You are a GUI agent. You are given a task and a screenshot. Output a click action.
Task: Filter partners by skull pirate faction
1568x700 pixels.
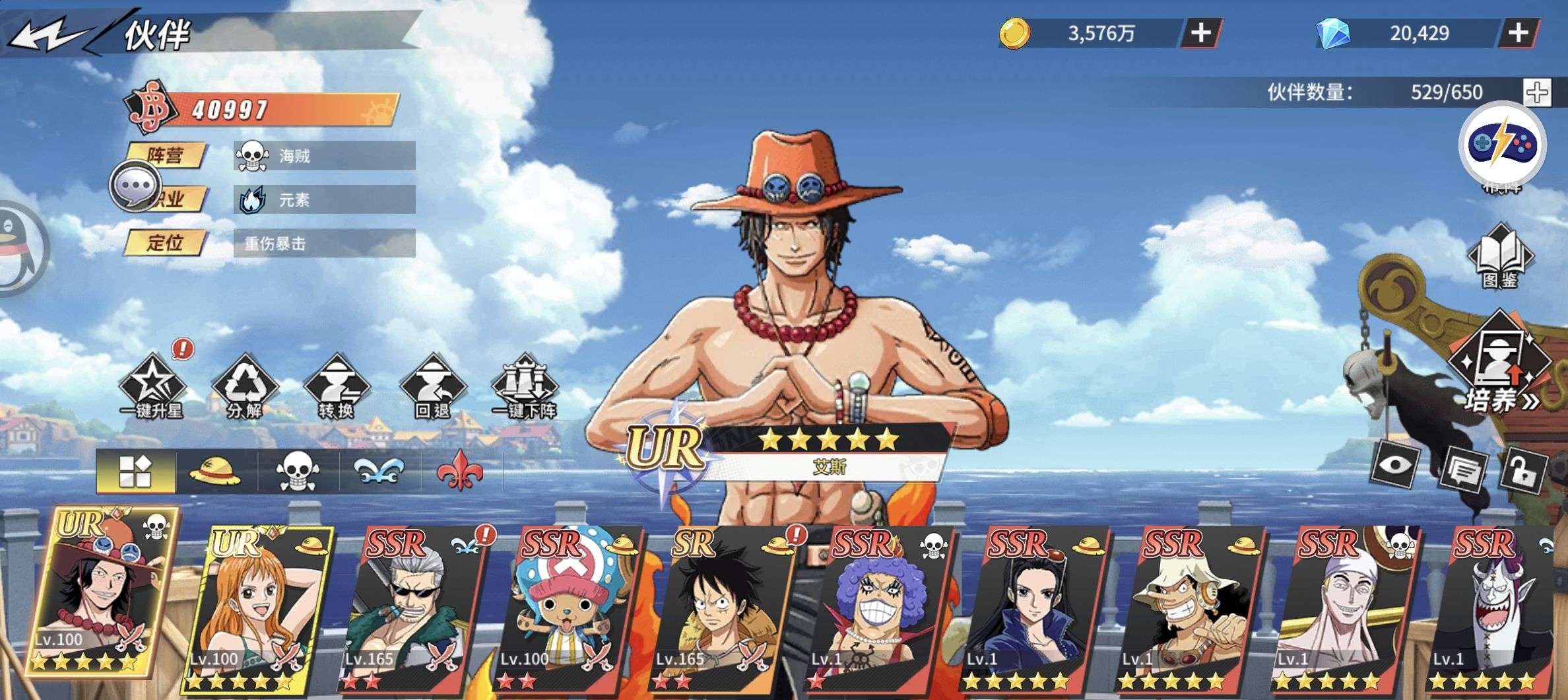(297, 472)
